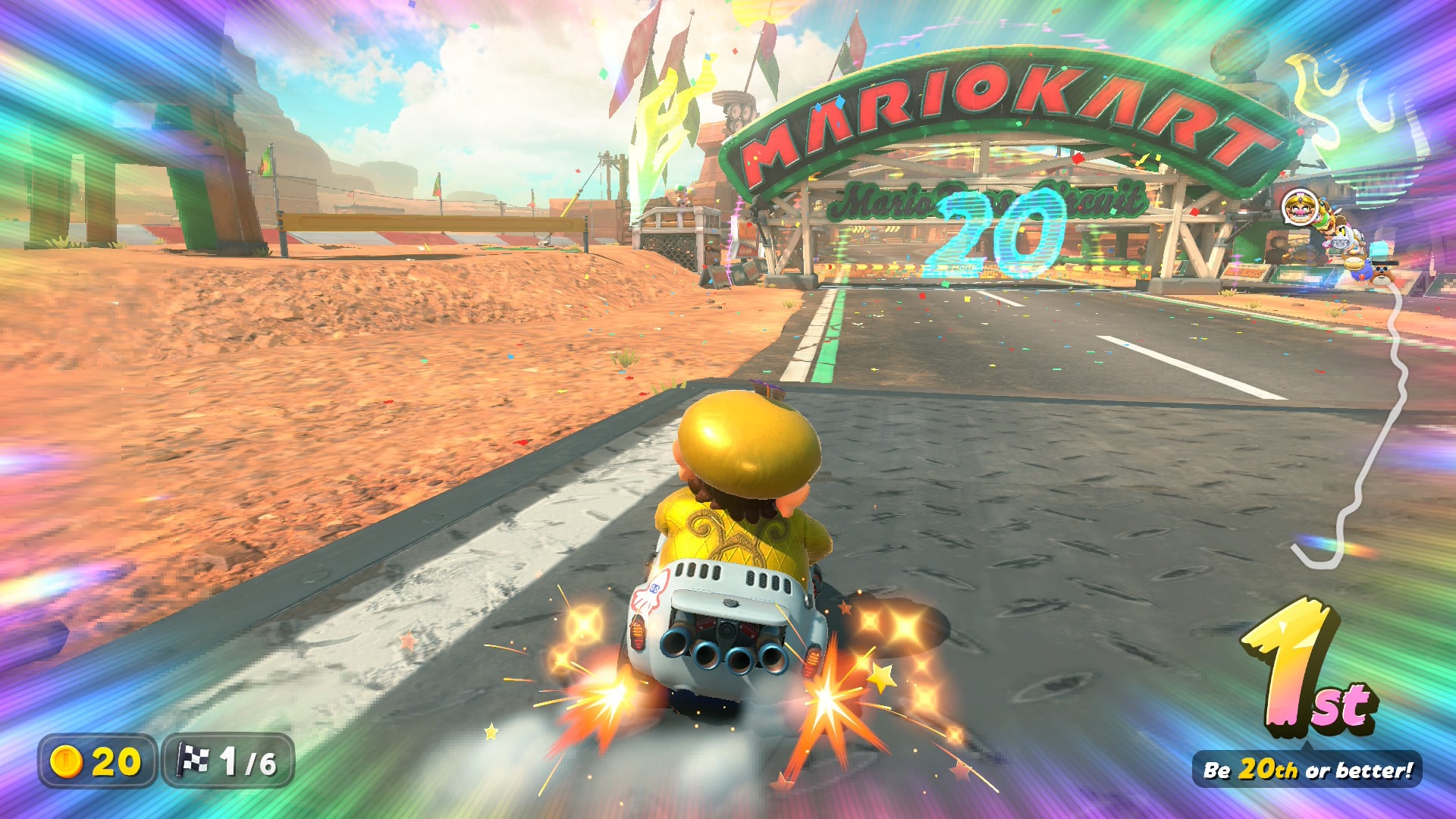
Task: Click the gold coin icon
Action: (65, 761)
